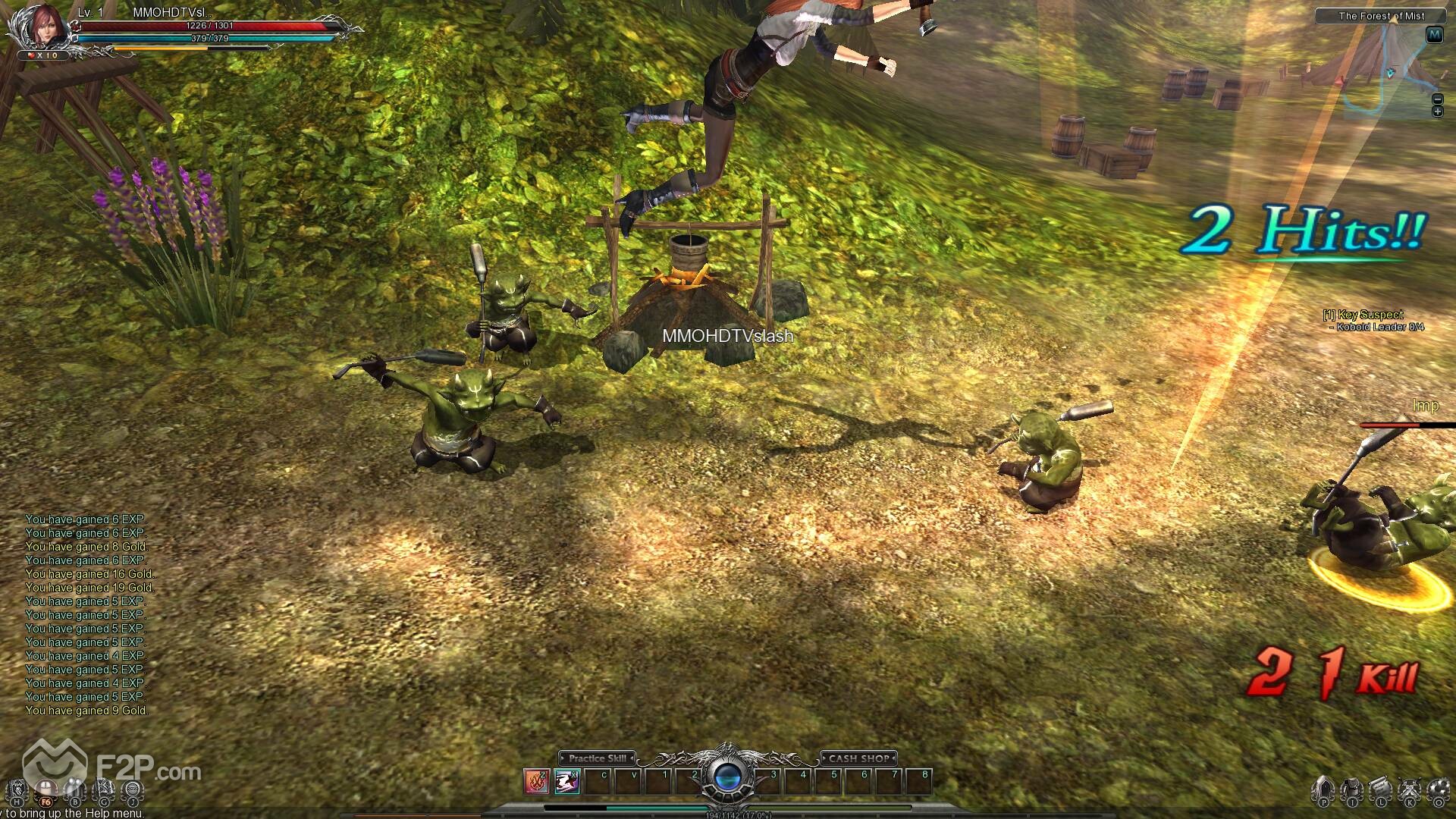Image resolution: width=1456 pixels, height=819 pixels.
Task: Open the book icon labeled H
Action: pyautogui.click(x=17, y=790)
